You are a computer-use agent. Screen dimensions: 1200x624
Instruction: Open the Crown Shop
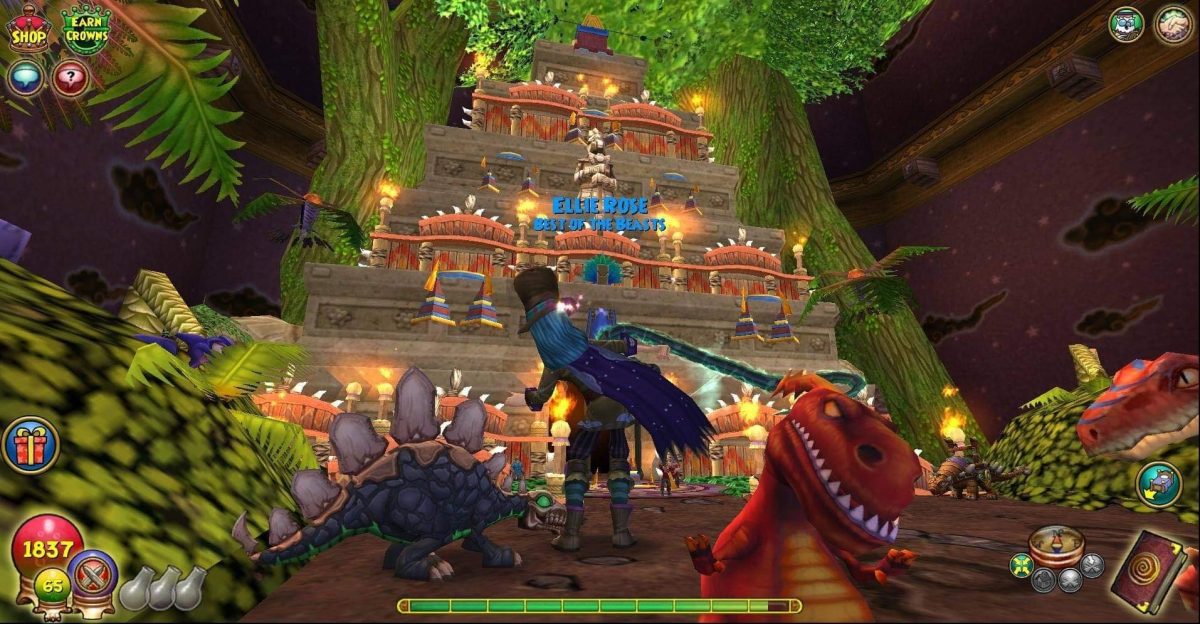(28, 27)
